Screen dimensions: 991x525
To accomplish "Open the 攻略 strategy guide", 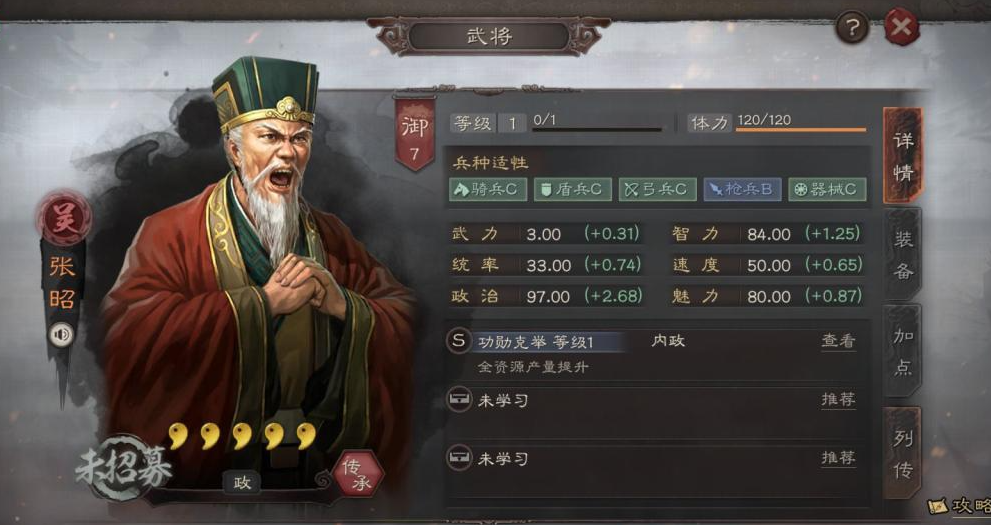I will pyautogui.click(x=960, y=507).
